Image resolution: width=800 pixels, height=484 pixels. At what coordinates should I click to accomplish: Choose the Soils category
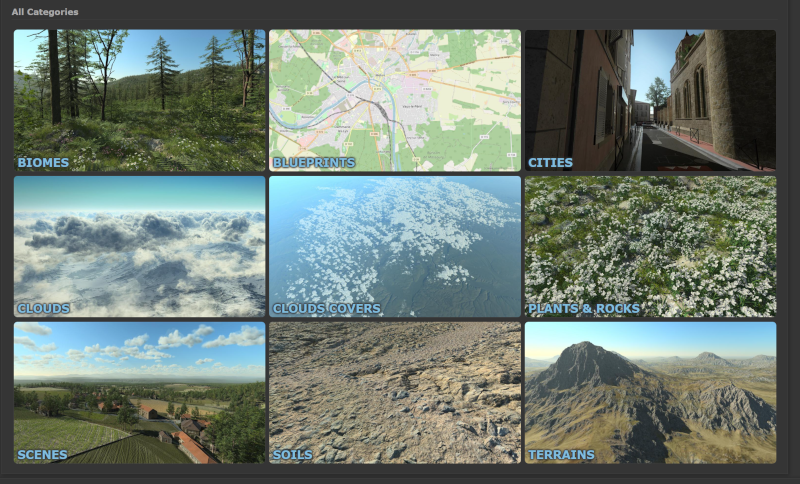click(x=395, y=392)
